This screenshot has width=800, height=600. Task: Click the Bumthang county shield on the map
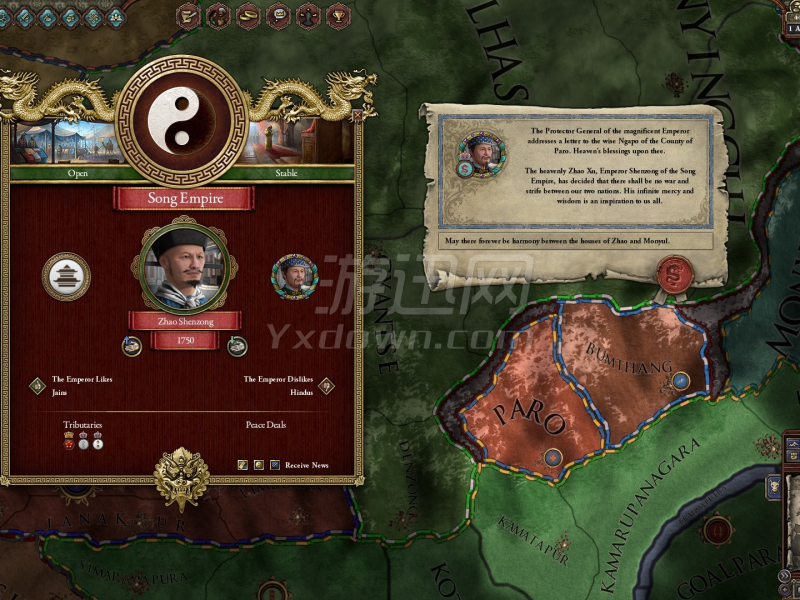(680, 381)
